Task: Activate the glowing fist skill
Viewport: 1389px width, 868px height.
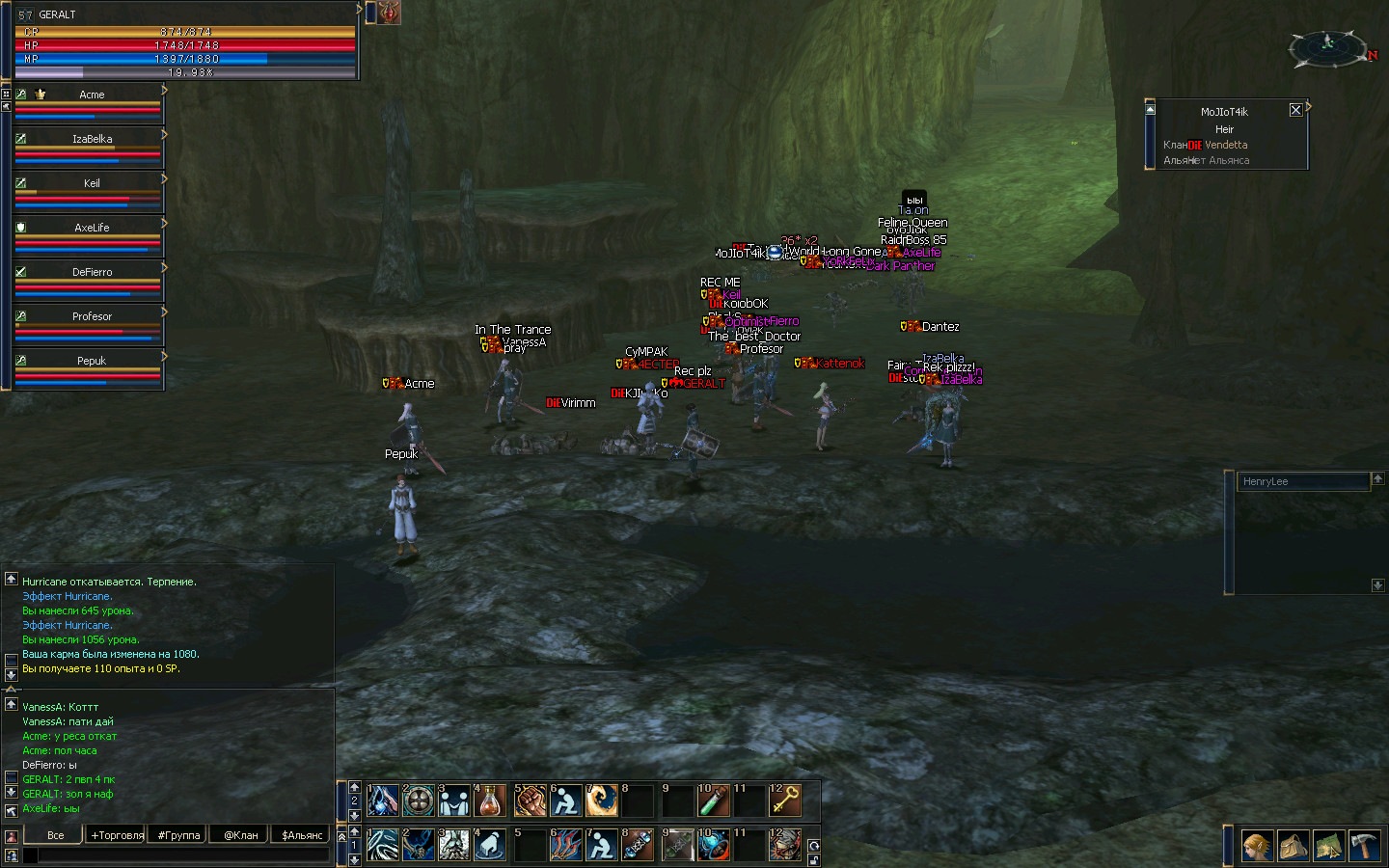Action: 529,800
